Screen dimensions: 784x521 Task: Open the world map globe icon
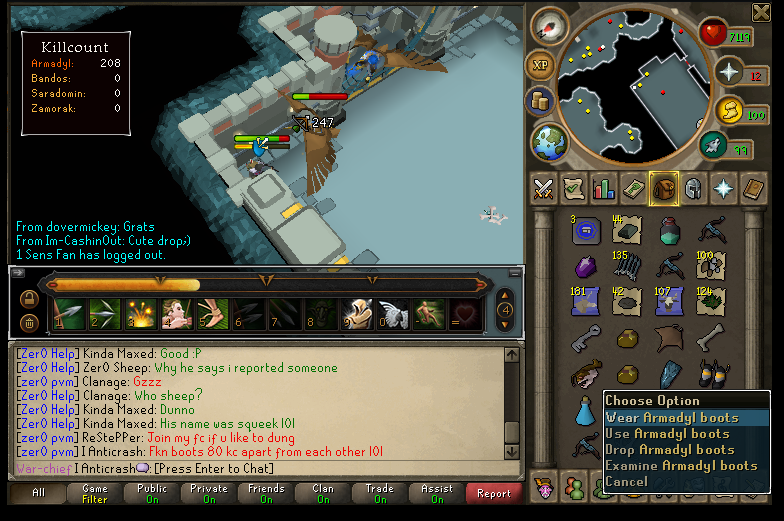coord(550,140)
